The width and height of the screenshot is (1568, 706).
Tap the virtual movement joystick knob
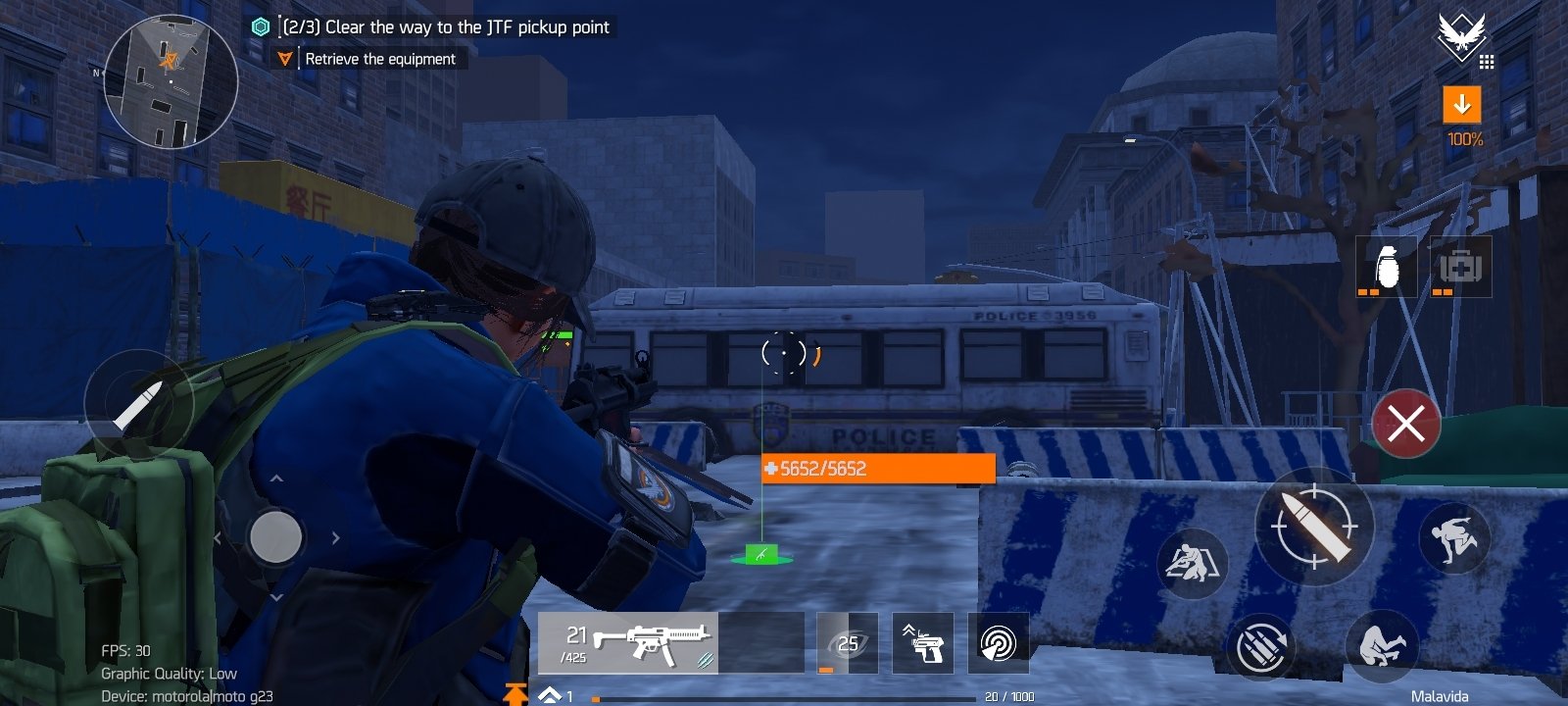coord(275,537)
